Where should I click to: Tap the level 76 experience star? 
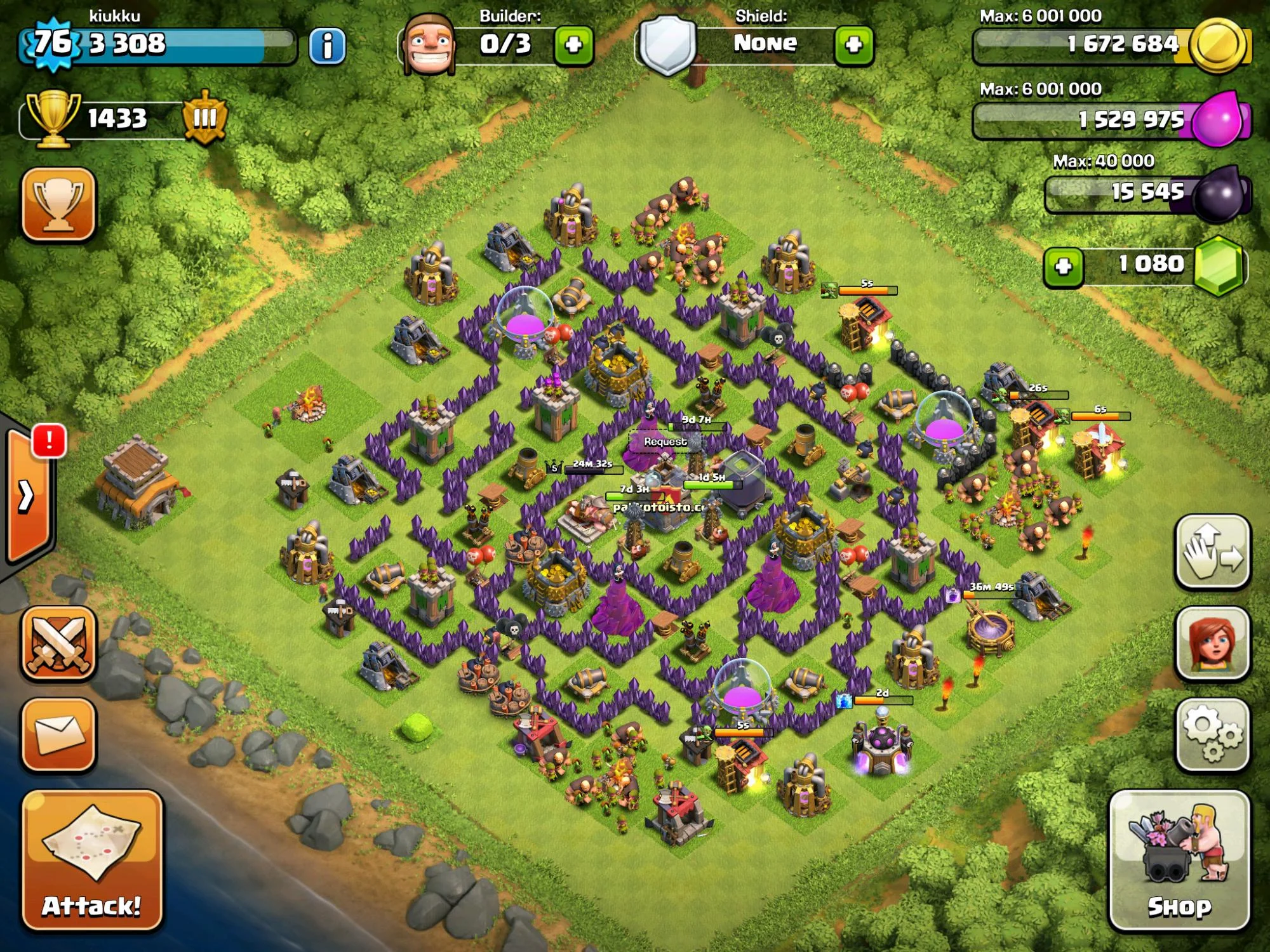click(52, 43)
